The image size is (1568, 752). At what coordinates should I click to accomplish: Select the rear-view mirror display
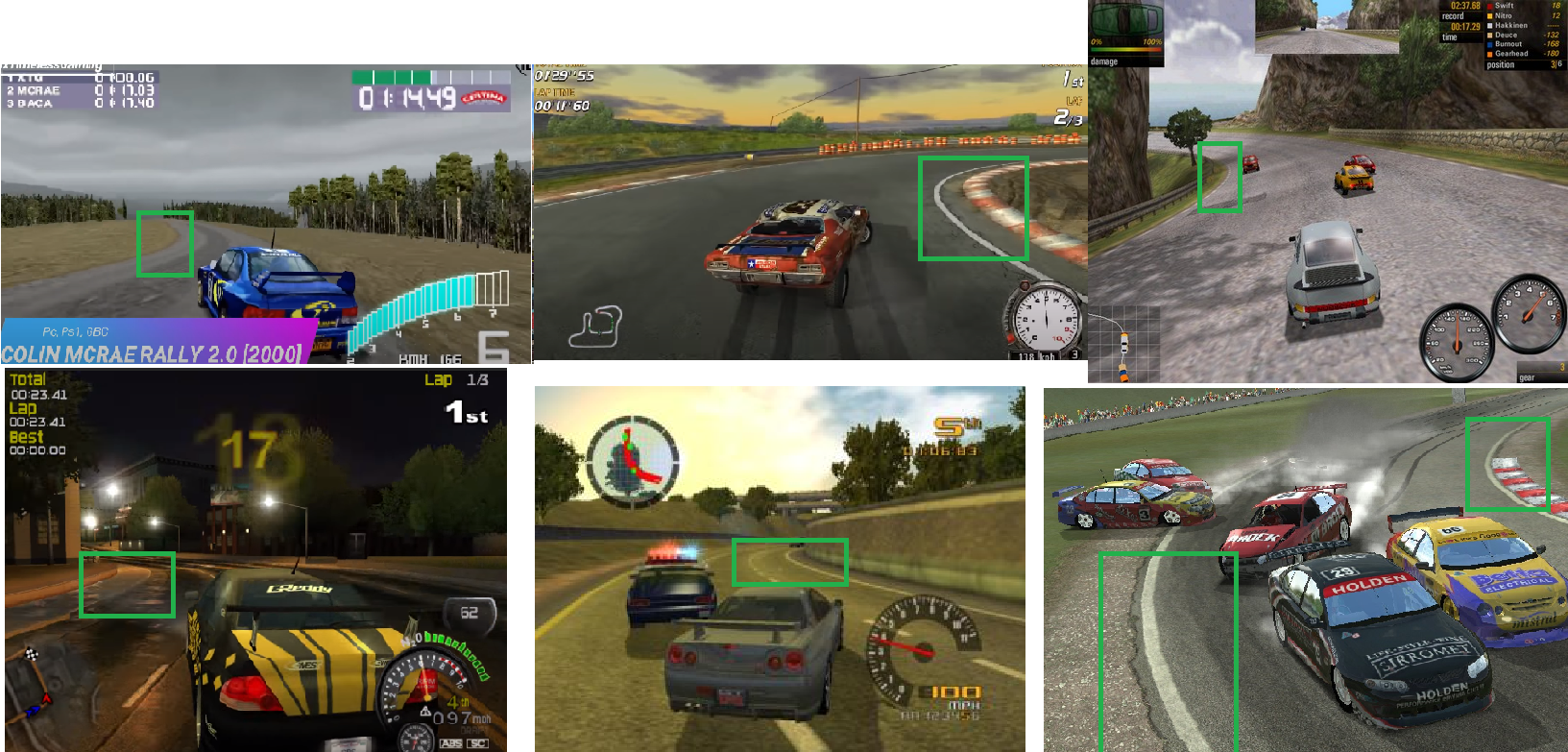pyautogui.click(x=1327, y=25)
